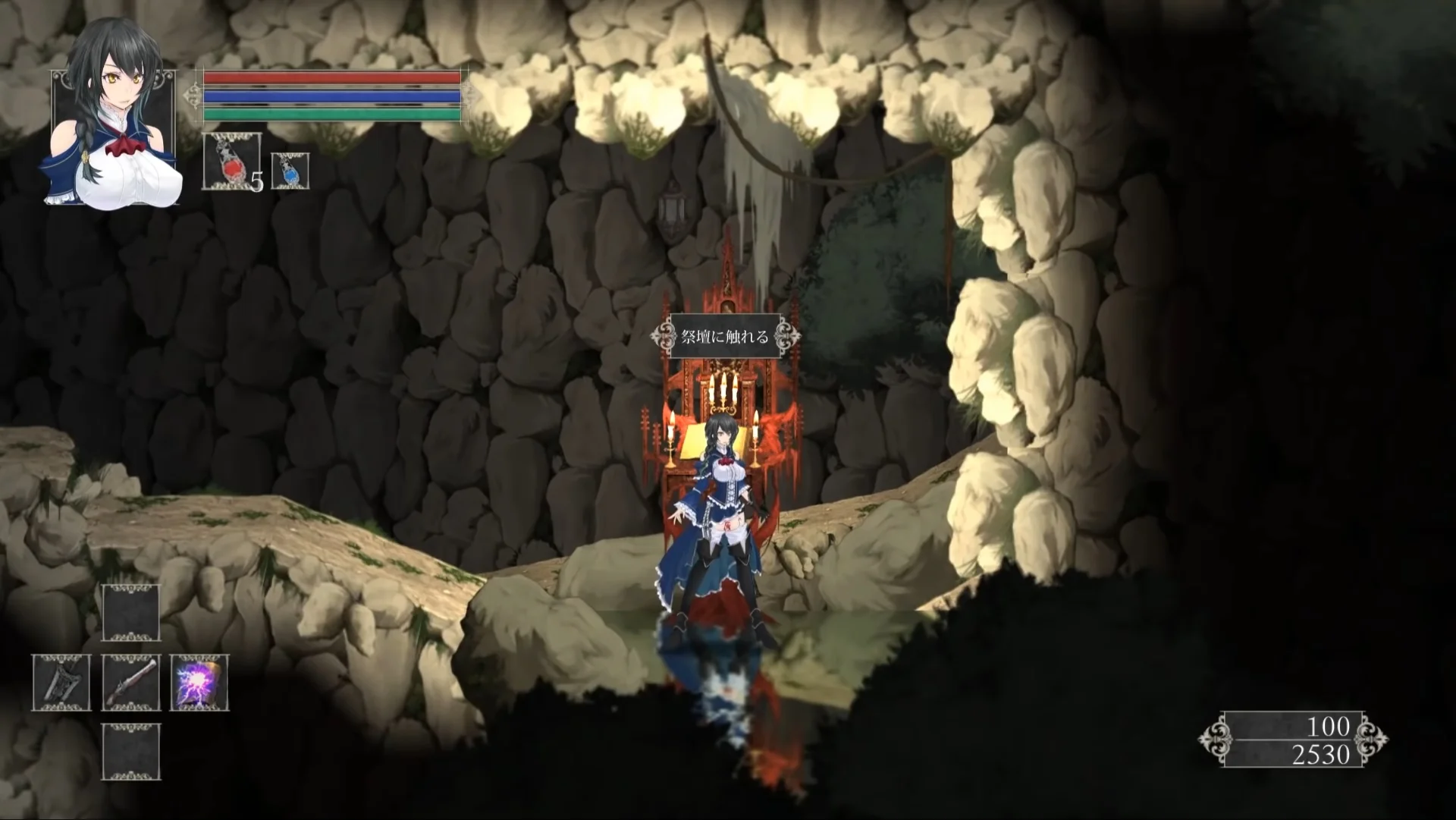
Task: Select the blue mana potion quick slot
Action: pyautogui.click(x=290, y=168)
